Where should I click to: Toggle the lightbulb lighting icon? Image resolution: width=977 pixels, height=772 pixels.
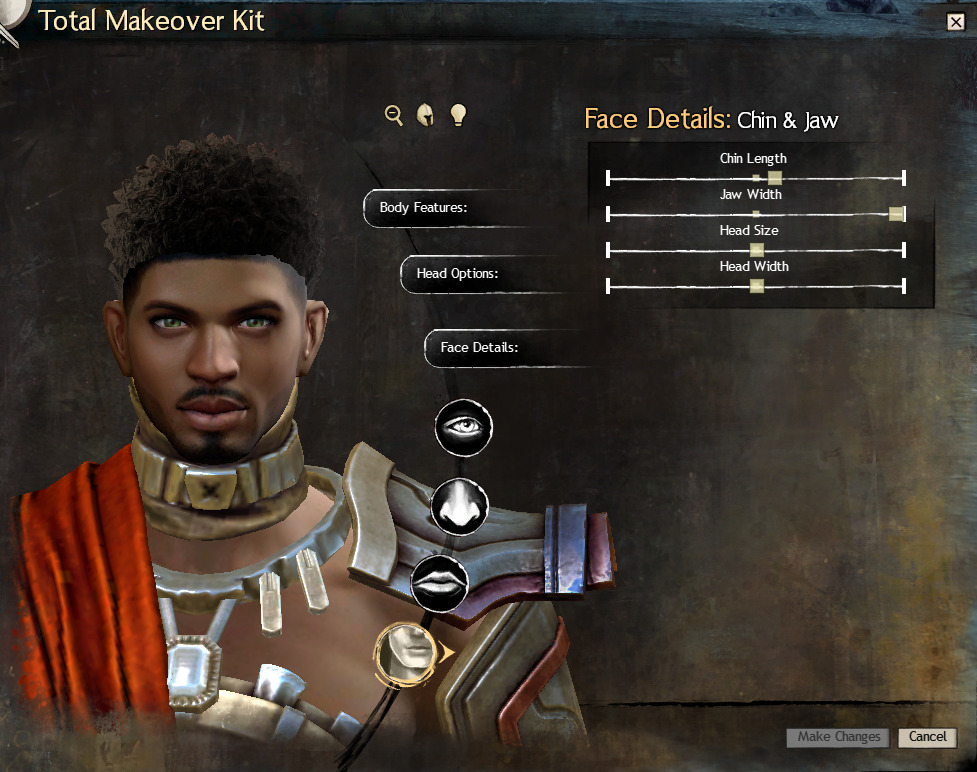pos(458,115)
